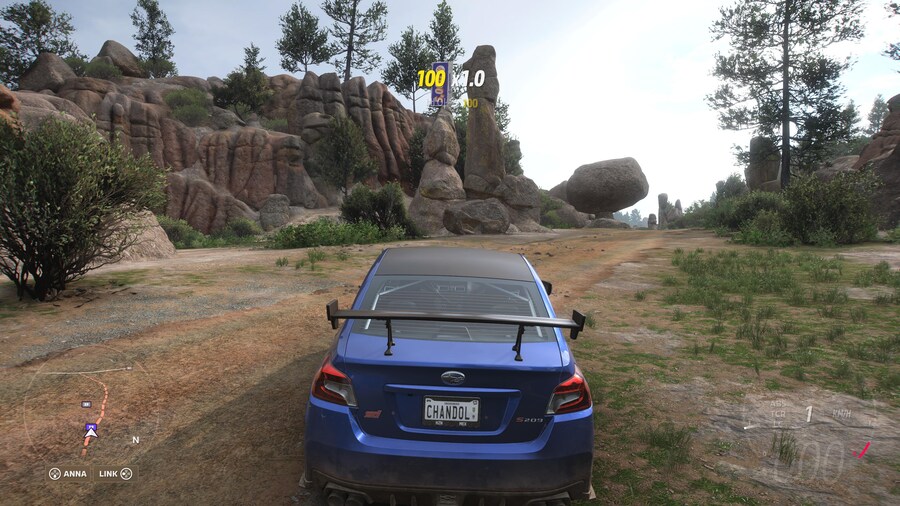This screenshot has width=900, height=506.
Task: Open the LINK chat shortcut
Action: click(115, 473)
